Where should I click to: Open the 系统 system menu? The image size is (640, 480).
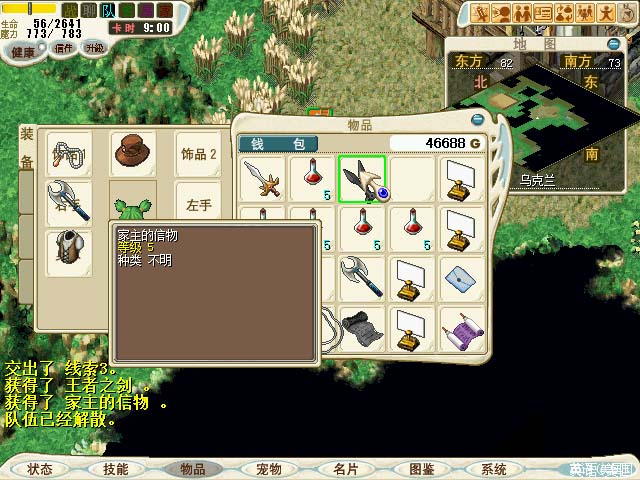494,468
